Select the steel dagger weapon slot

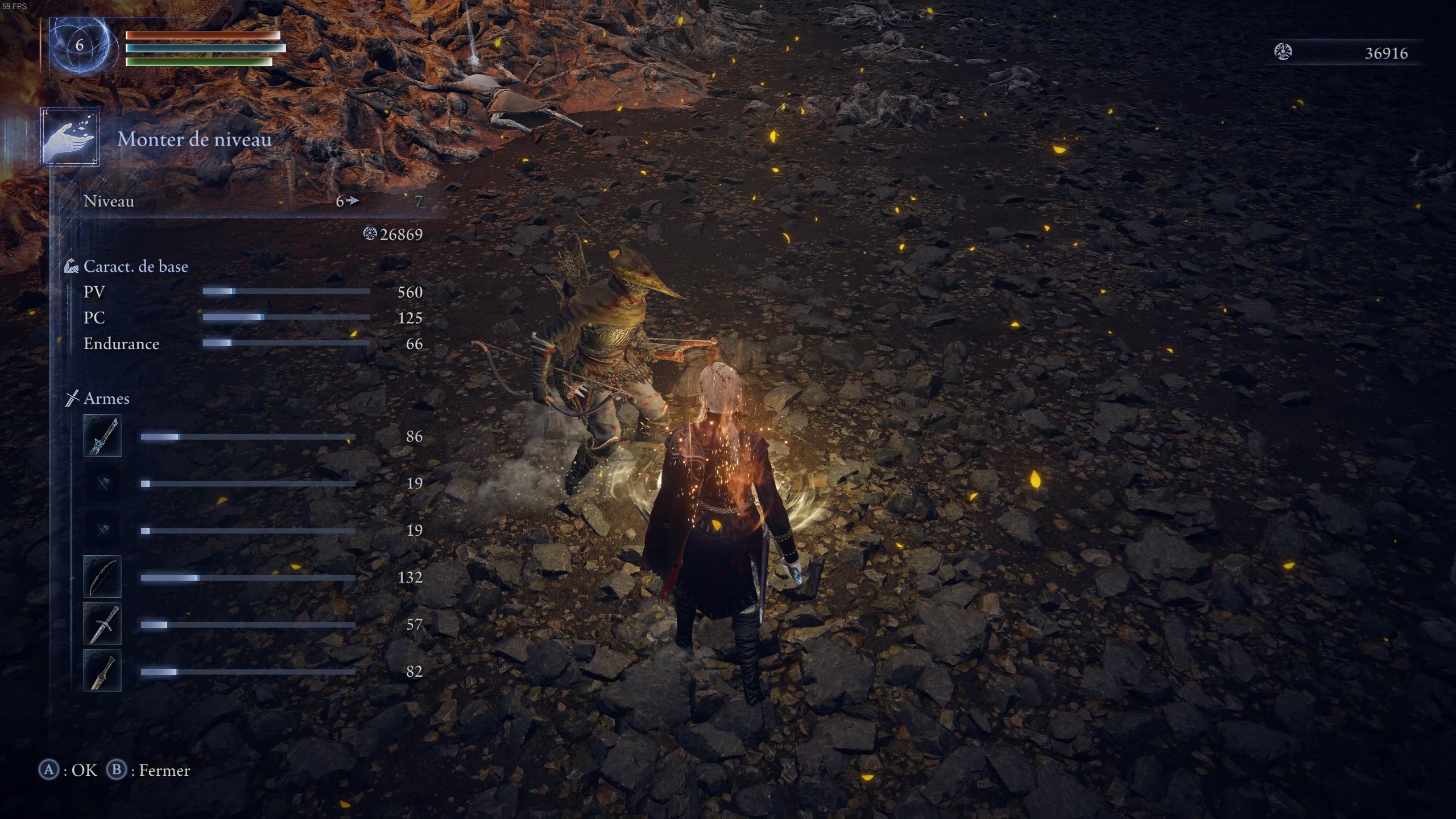[102, 624]
